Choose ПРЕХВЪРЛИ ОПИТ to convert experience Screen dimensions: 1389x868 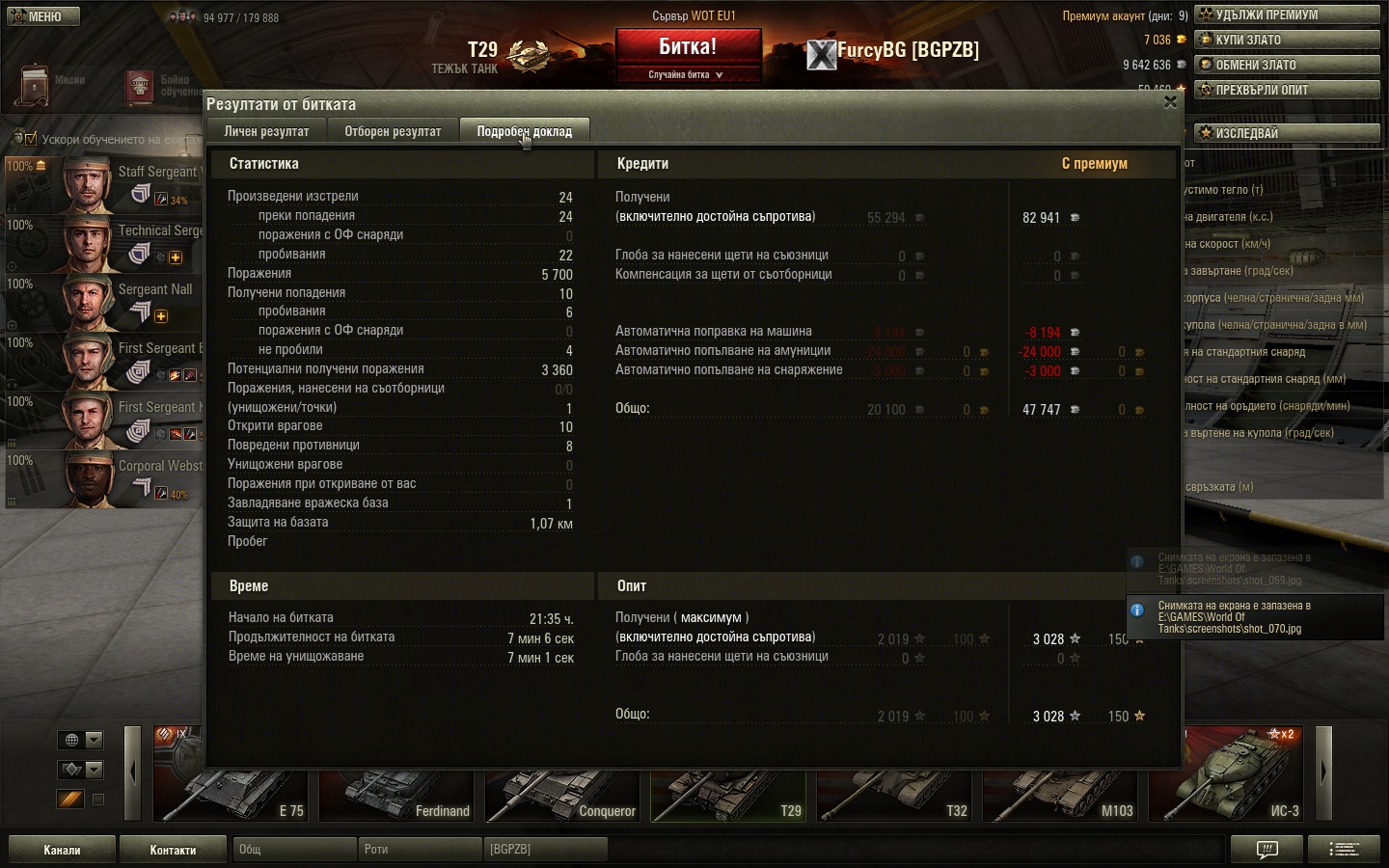1287,90
